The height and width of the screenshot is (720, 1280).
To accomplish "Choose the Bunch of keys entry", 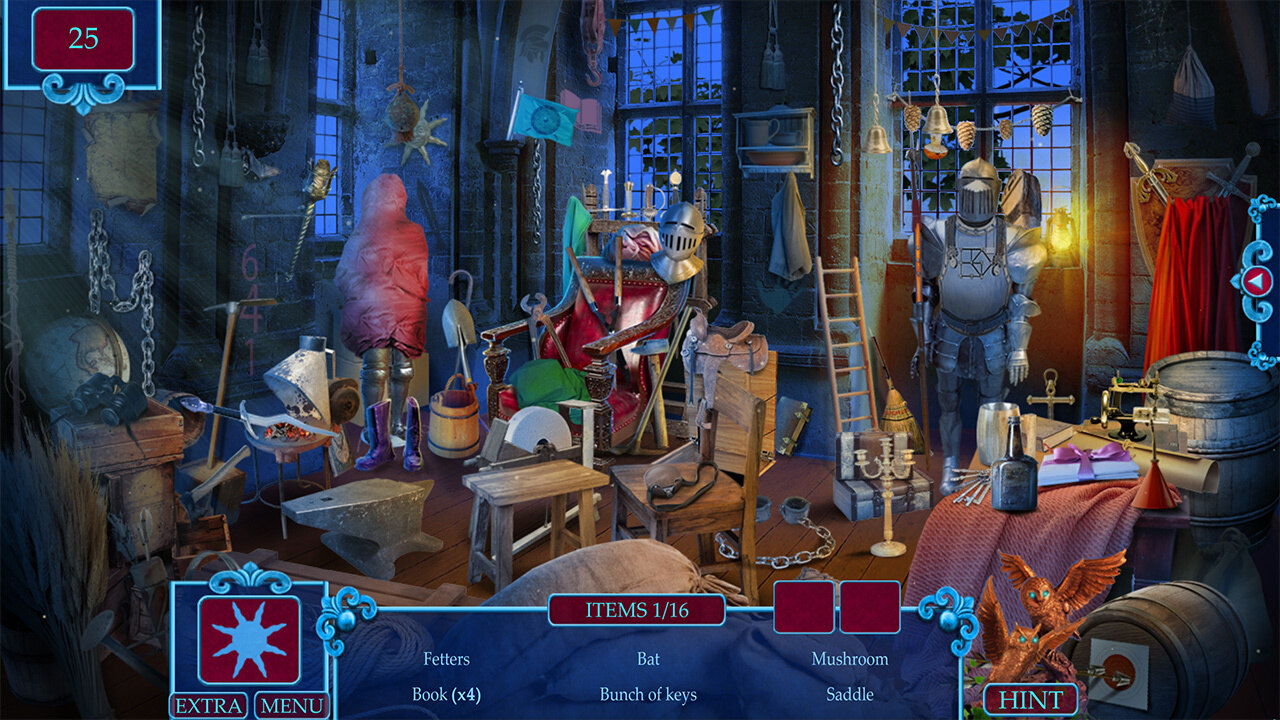I will (648, 694).
